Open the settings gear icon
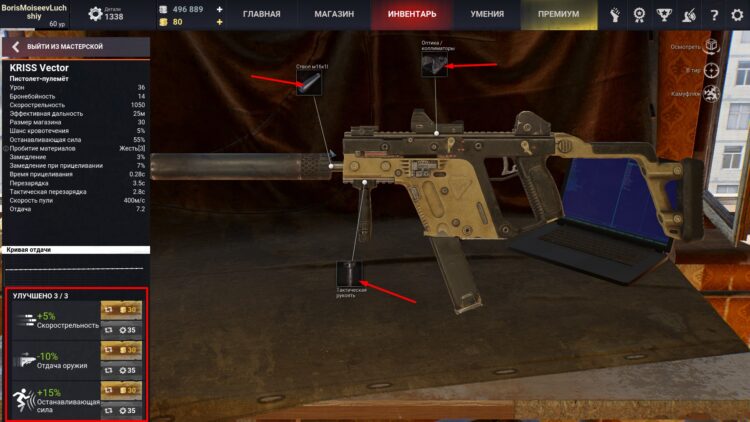Screen dimensions: 750x422 pos(735,15)
